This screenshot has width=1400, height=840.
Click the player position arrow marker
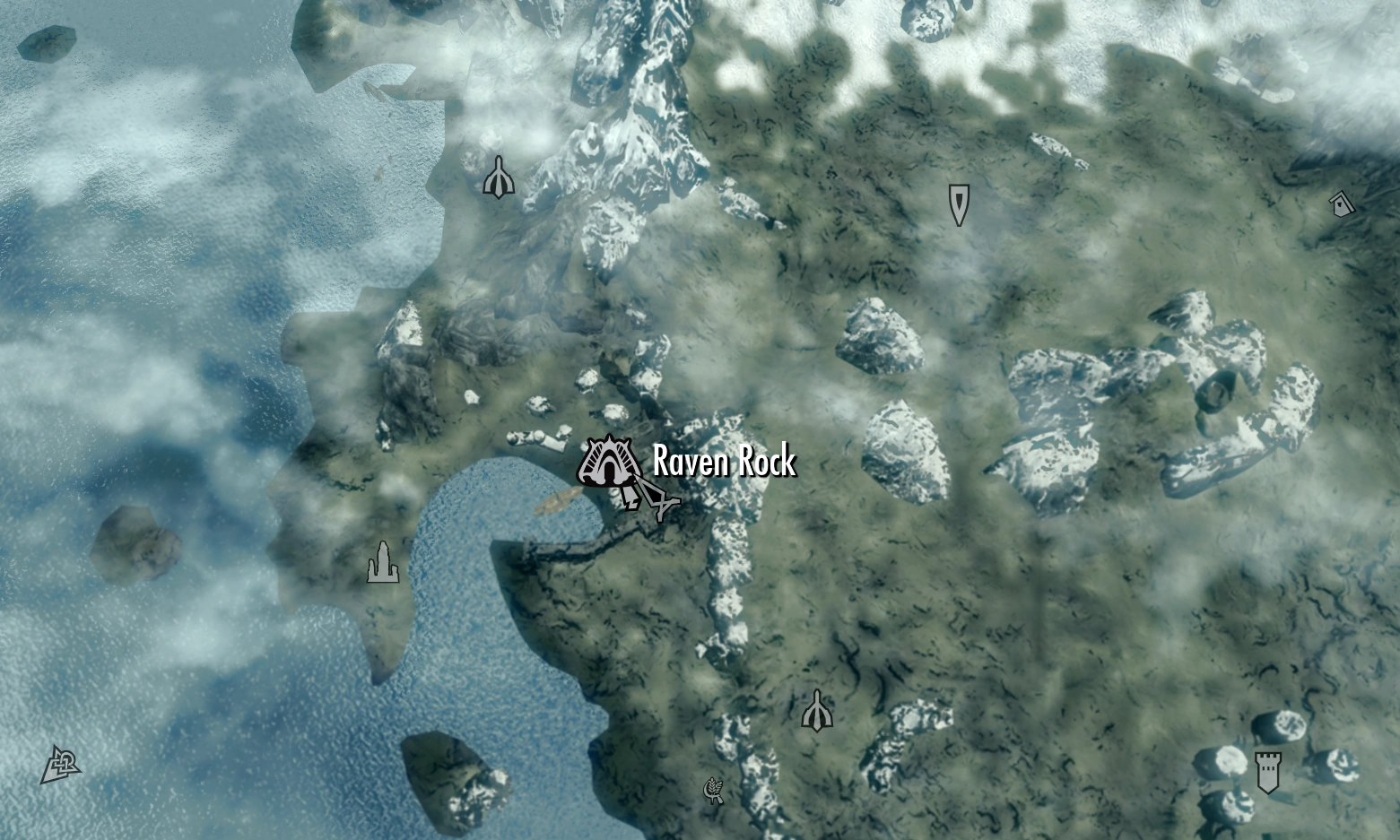(x=659, y=502)
